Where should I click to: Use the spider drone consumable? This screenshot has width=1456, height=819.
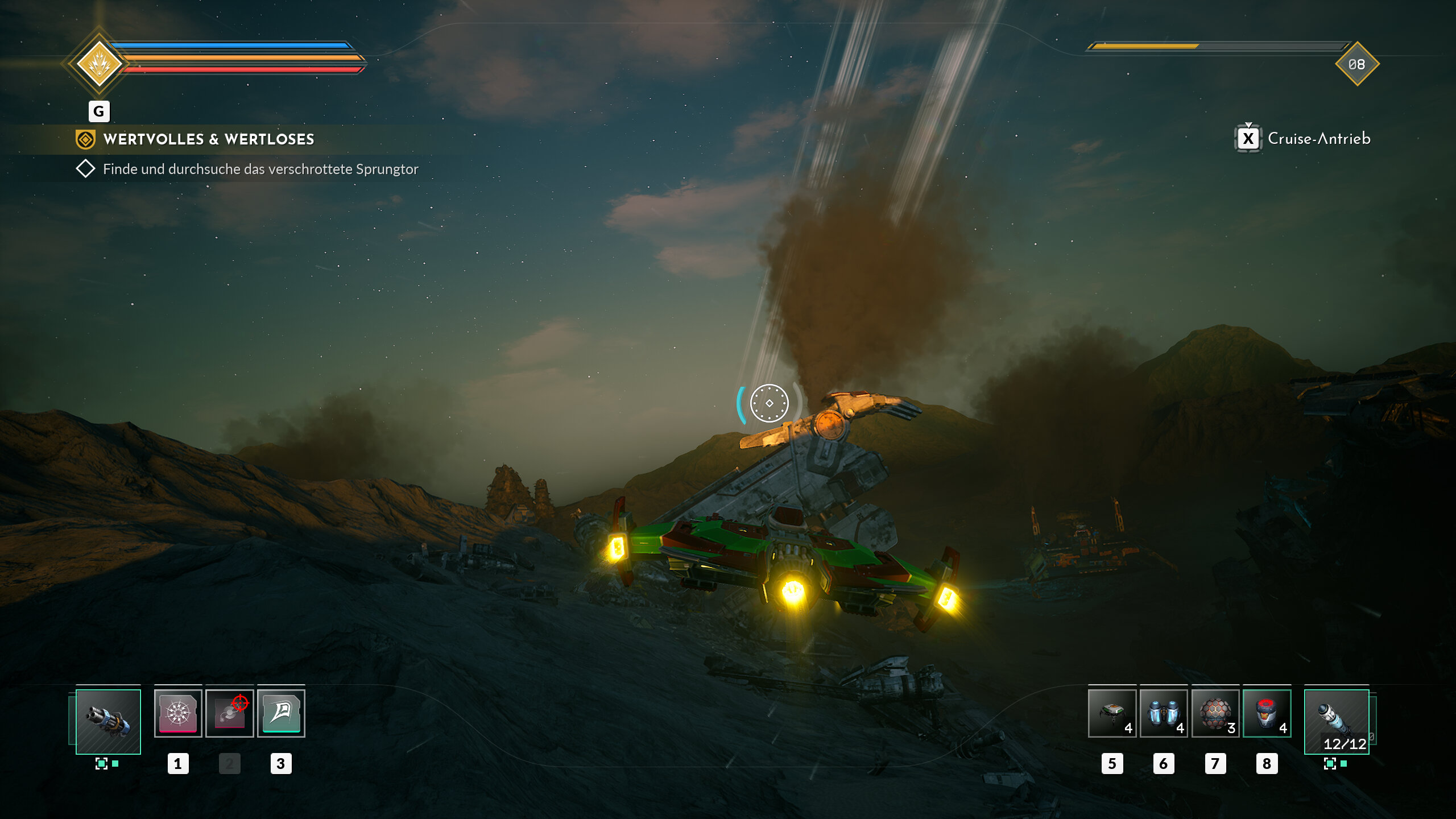(1112, 713)
